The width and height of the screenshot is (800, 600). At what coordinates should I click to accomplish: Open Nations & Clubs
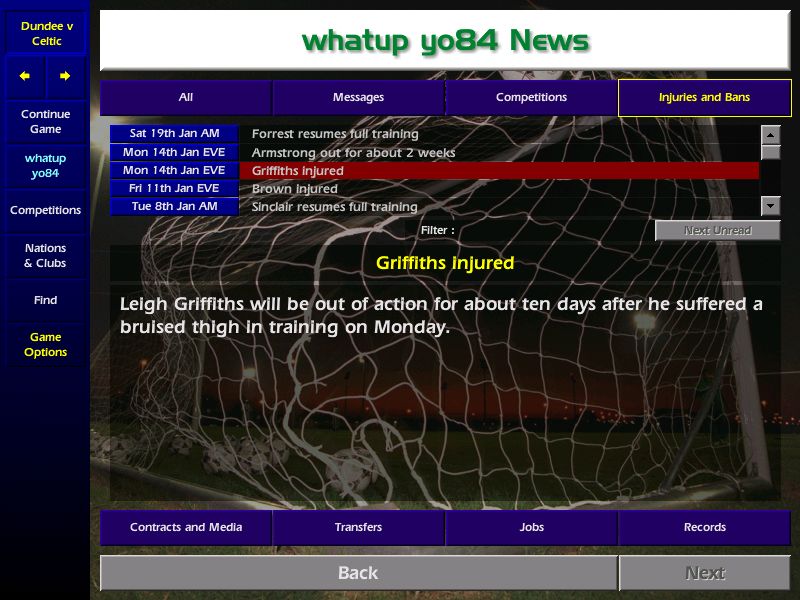point(46,255)
